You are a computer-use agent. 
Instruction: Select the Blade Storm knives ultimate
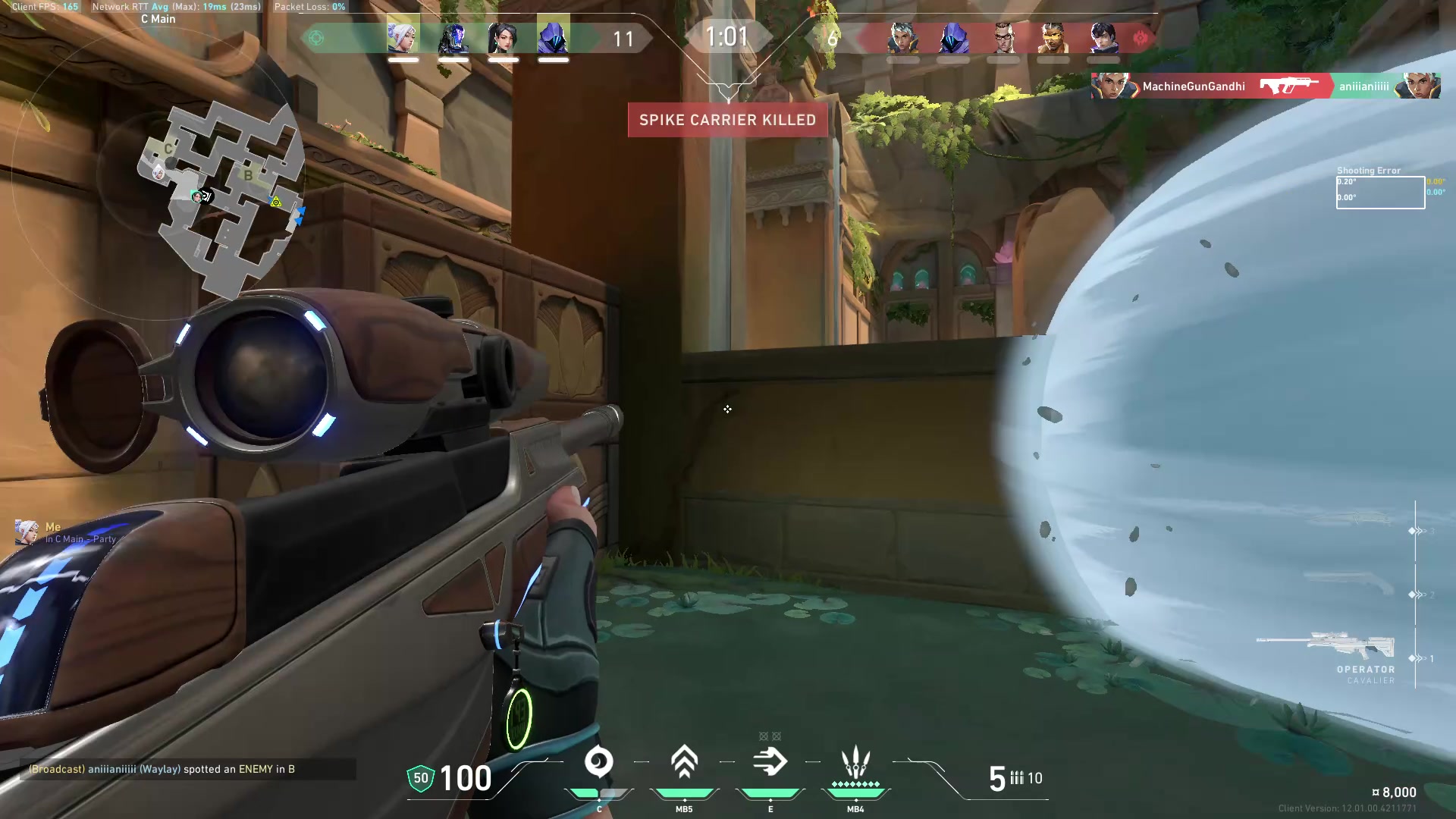click(x=855, y=762)
